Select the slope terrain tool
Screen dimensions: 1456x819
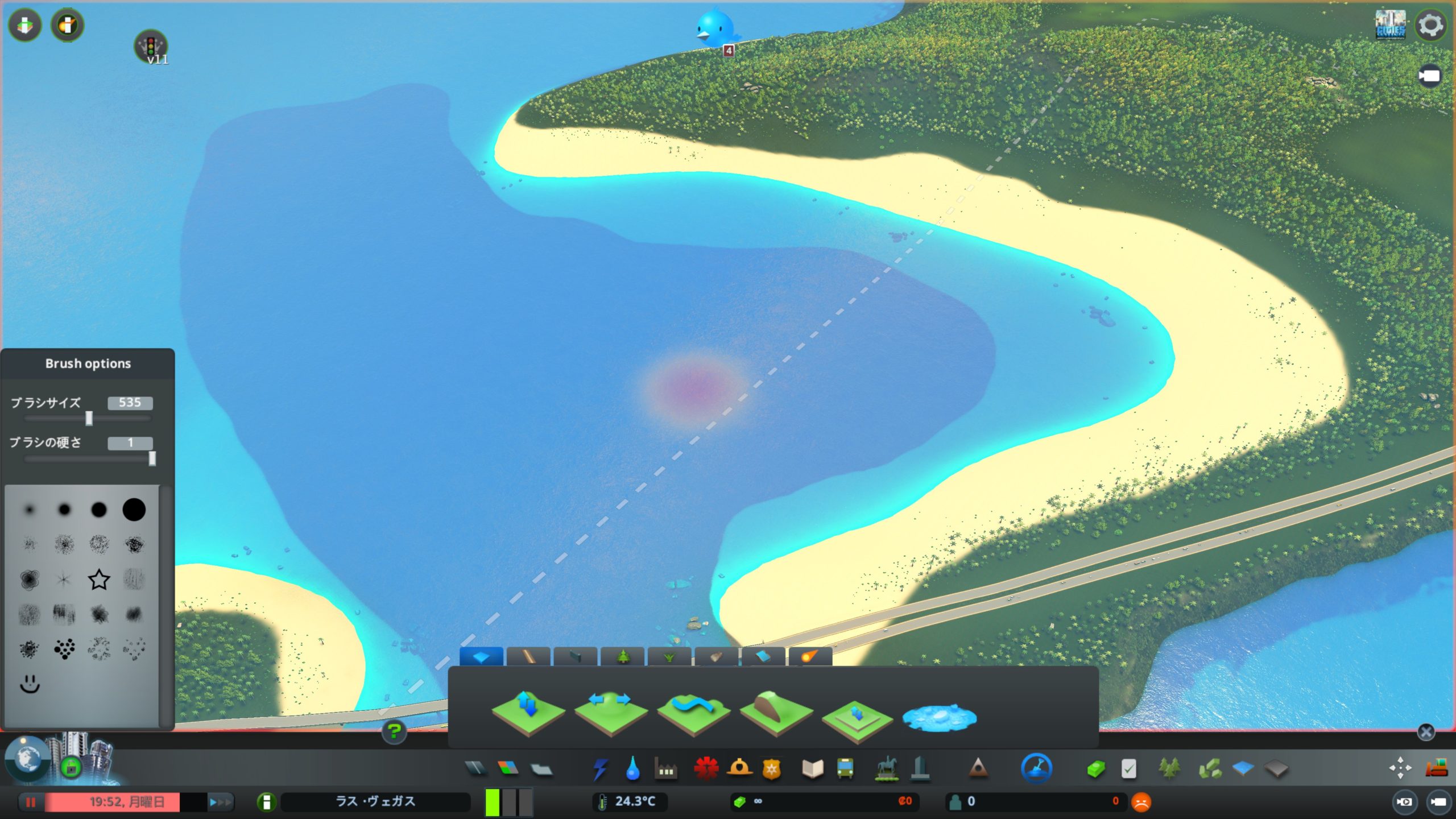point(776,713)
